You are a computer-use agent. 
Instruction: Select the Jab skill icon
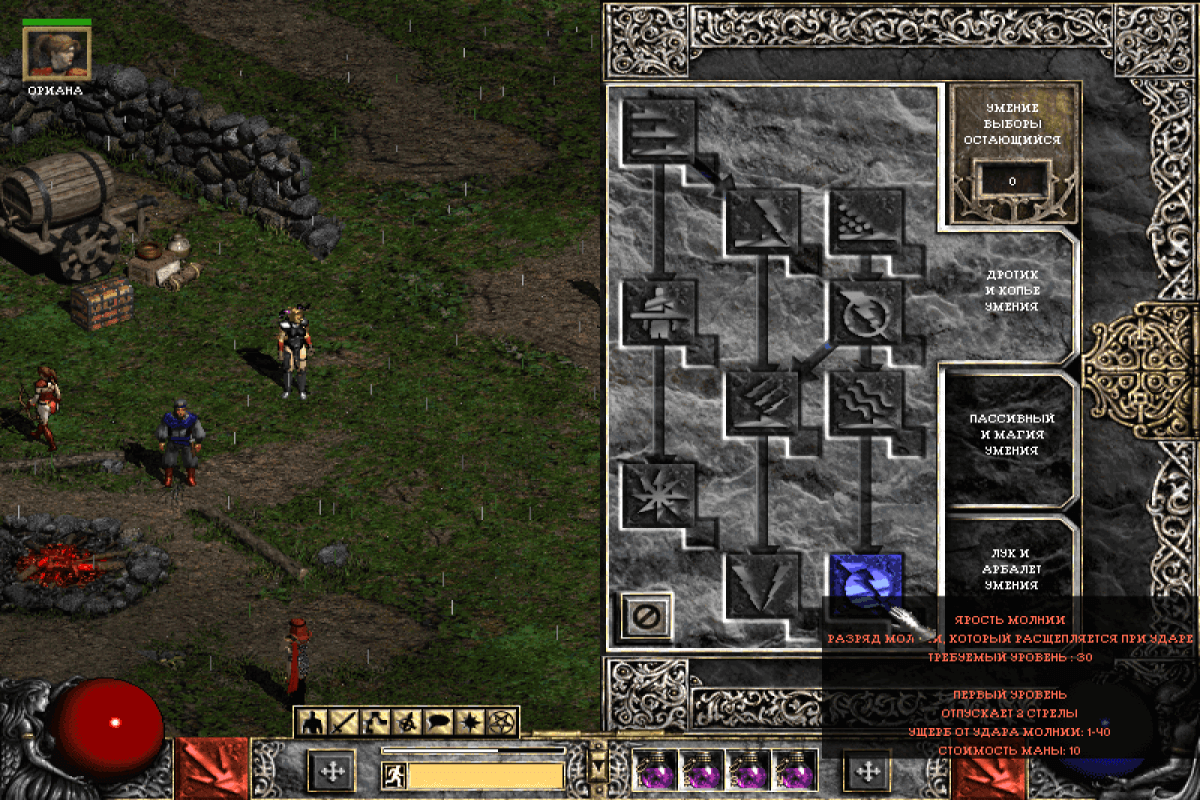click(x=659, y=128)
